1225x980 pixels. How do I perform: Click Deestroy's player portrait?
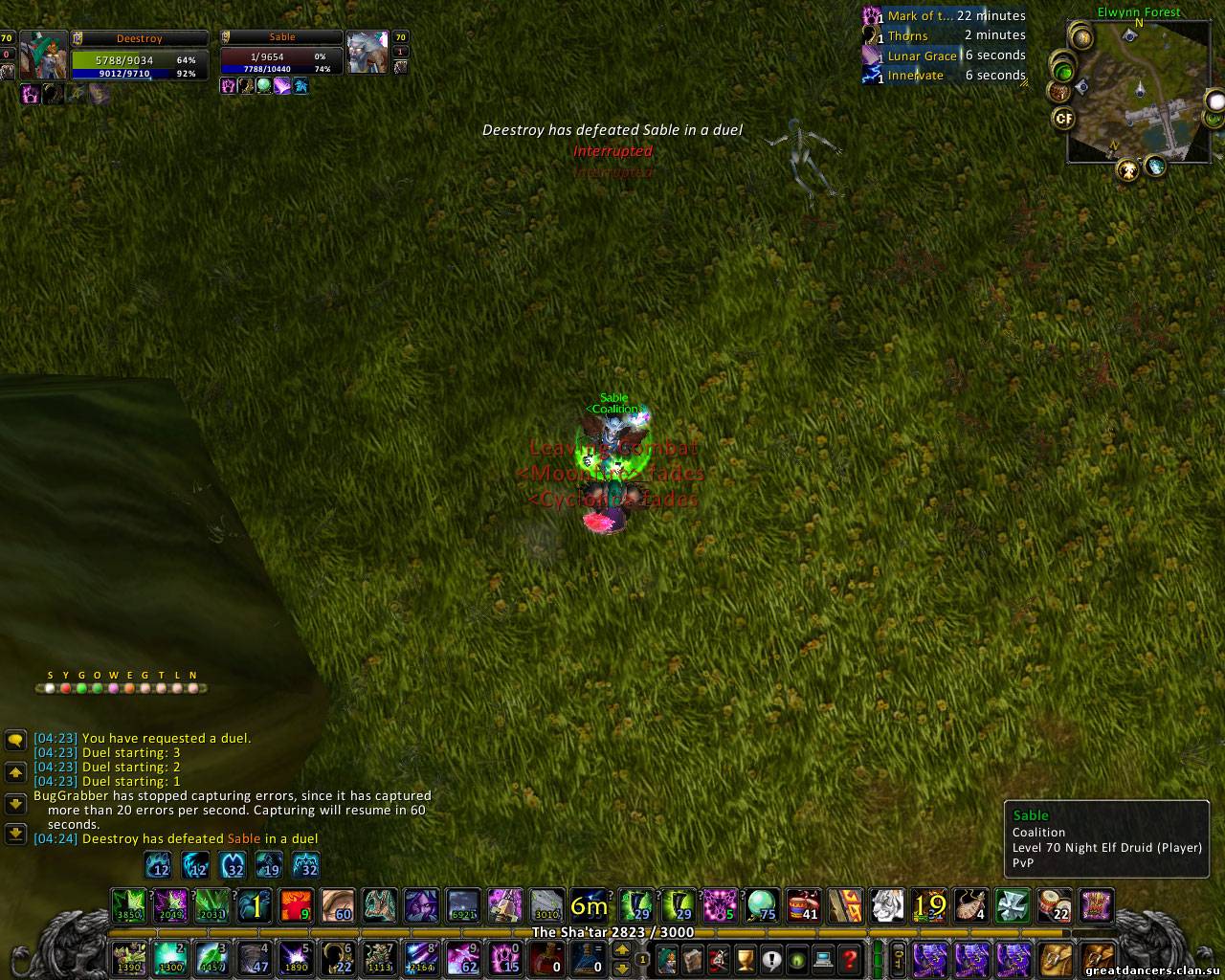coord(44,56)
